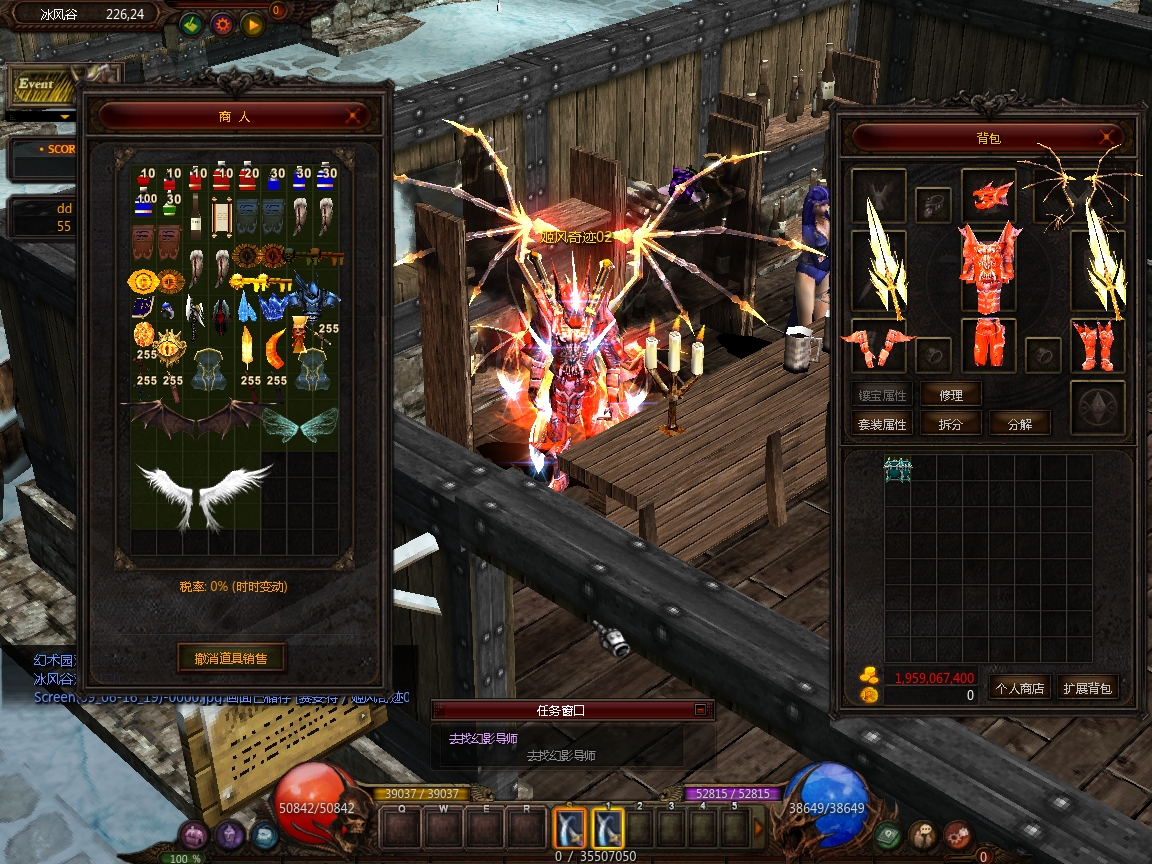This screenshot has width=1152, height=864.
Task: Pick the teal fairy wings from the merchant
Action: click(300, 424)
